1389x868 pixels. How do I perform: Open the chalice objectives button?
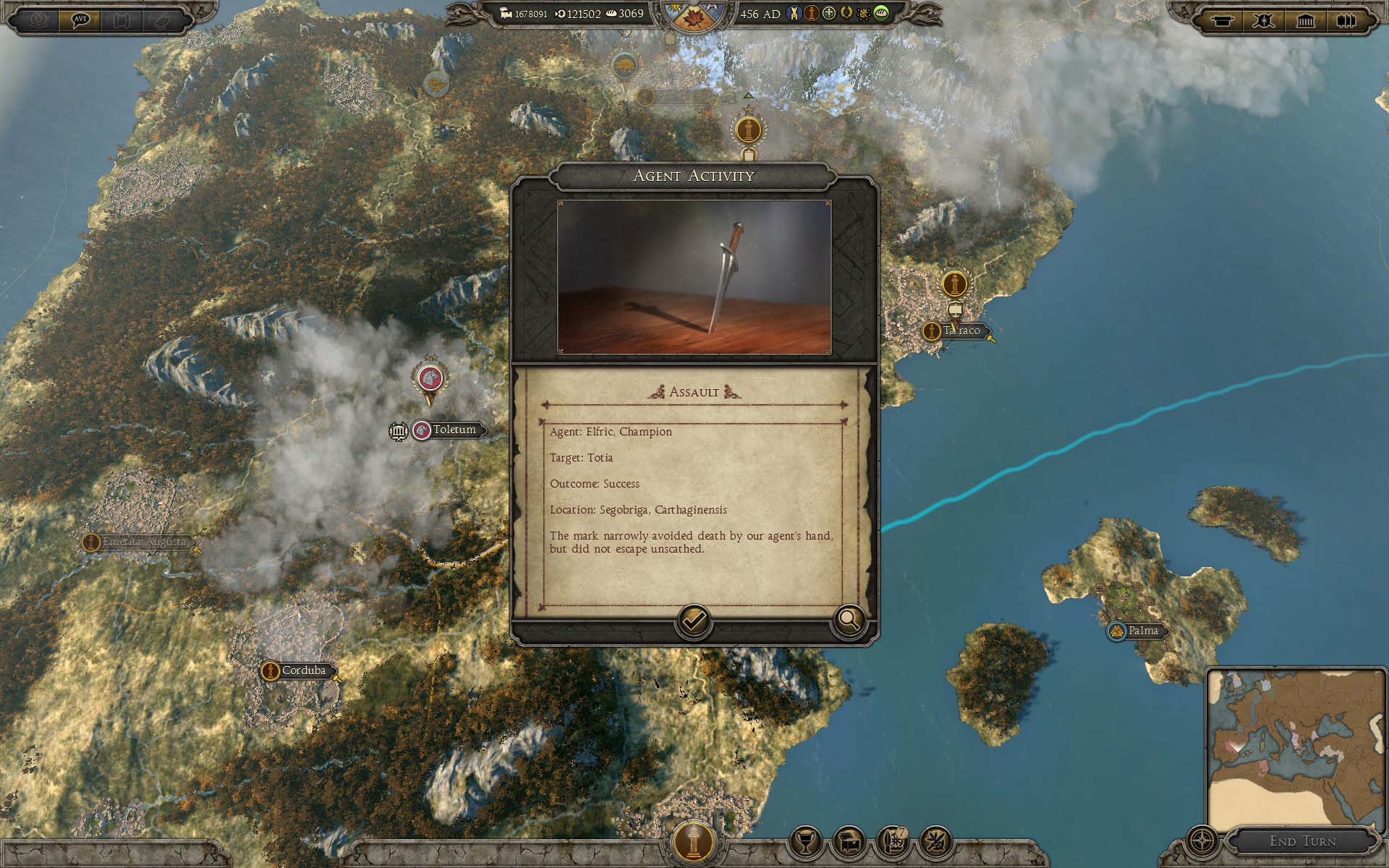click(805, 841)
